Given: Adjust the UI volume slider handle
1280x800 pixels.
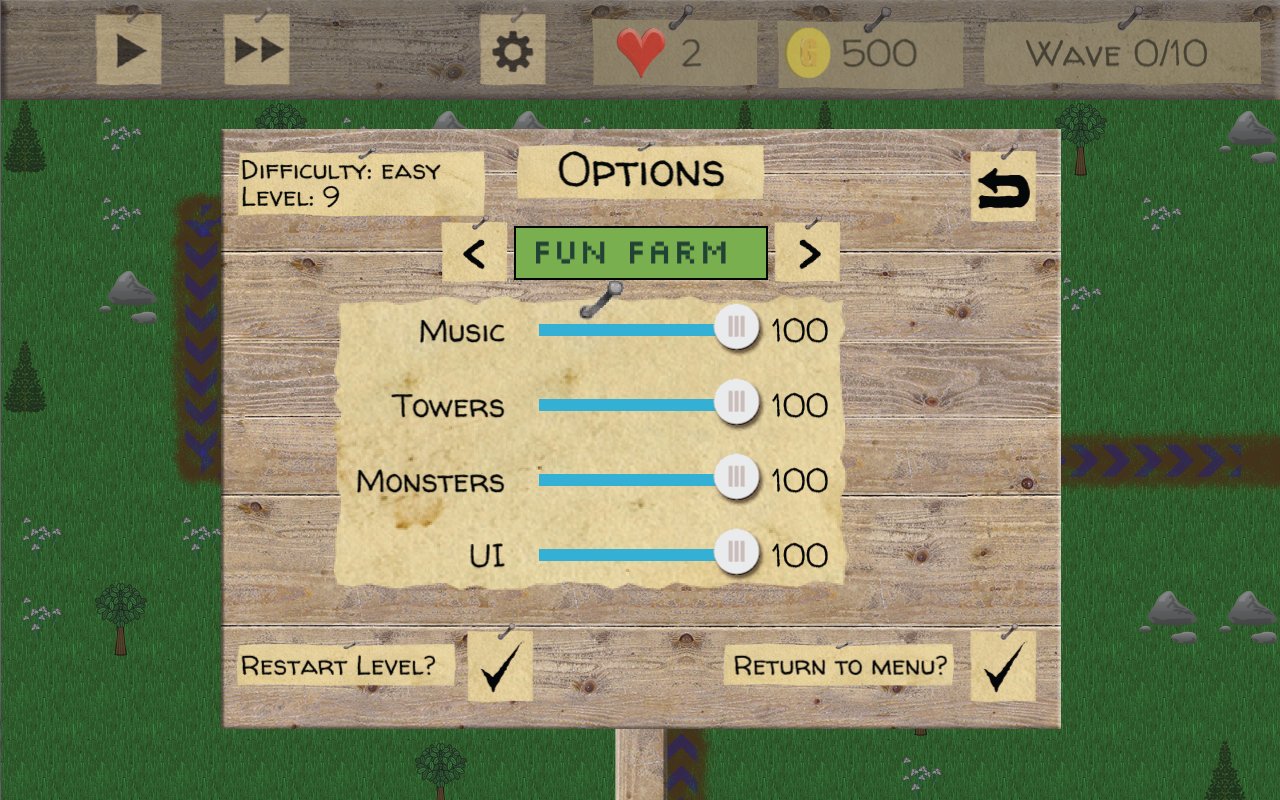Looking at the screenshot, I should point(737,553).
